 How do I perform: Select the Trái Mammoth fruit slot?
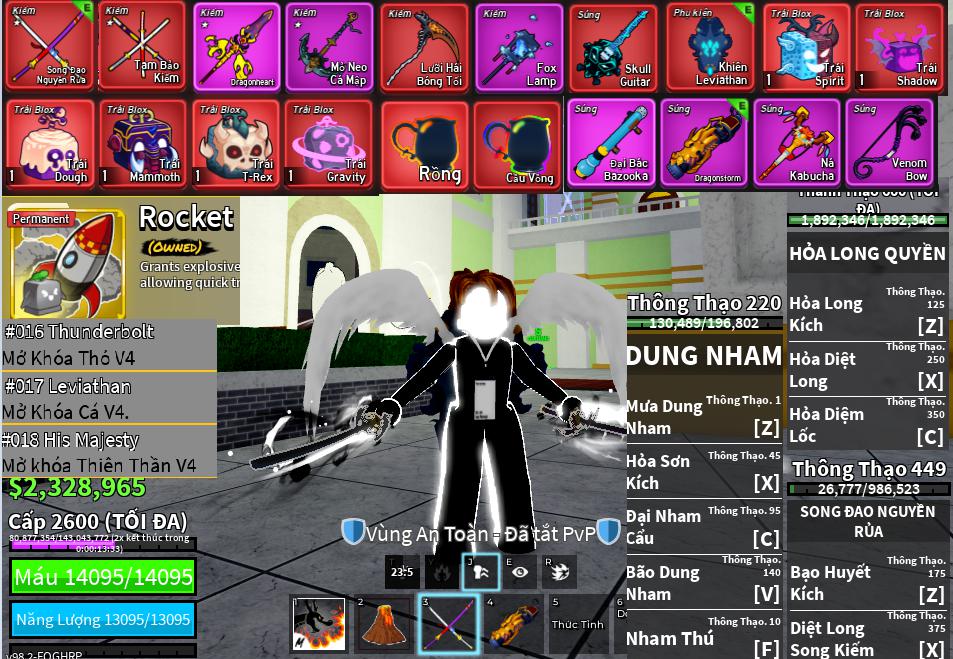pos(143,142)
